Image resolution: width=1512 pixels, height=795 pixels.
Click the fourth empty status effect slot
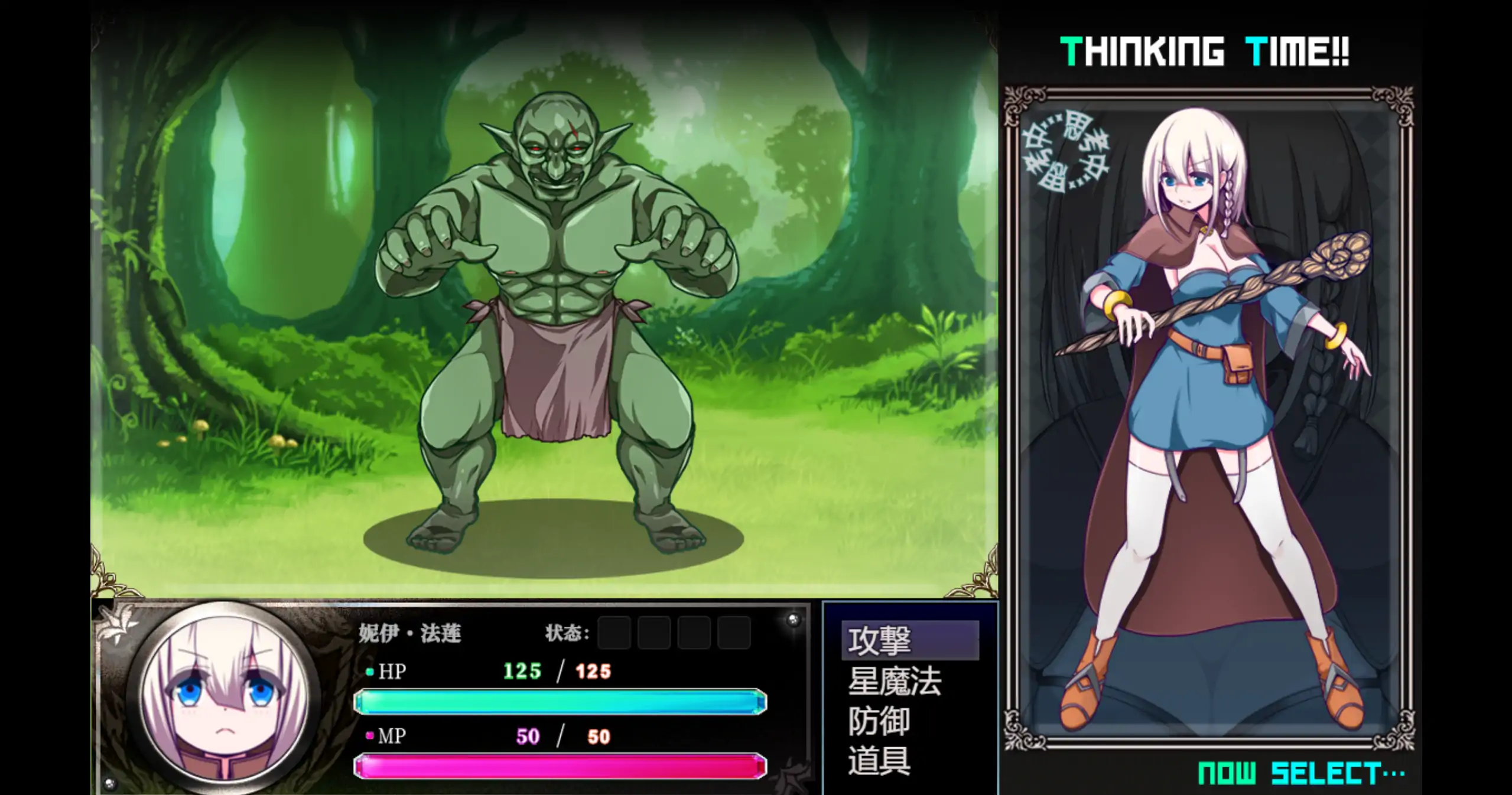coord(731,632)
